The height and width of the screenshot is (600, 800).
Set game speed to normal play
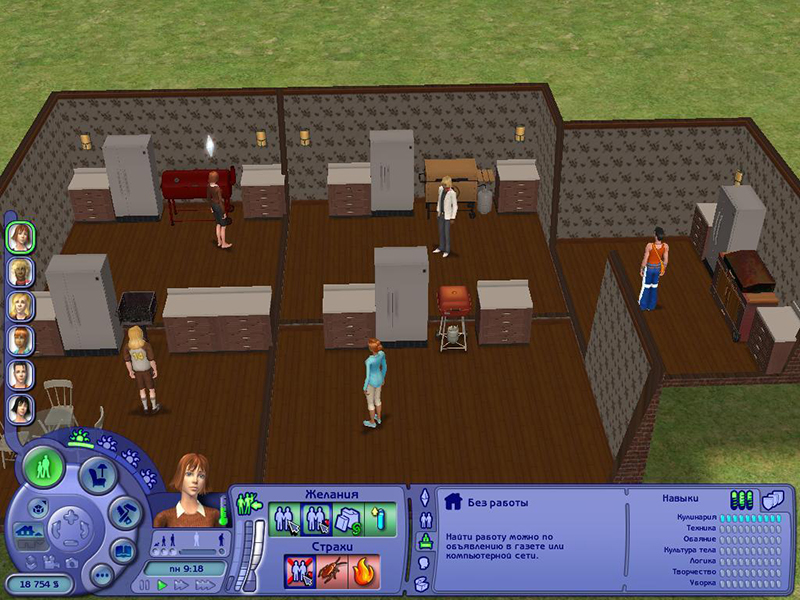(164, 585)
